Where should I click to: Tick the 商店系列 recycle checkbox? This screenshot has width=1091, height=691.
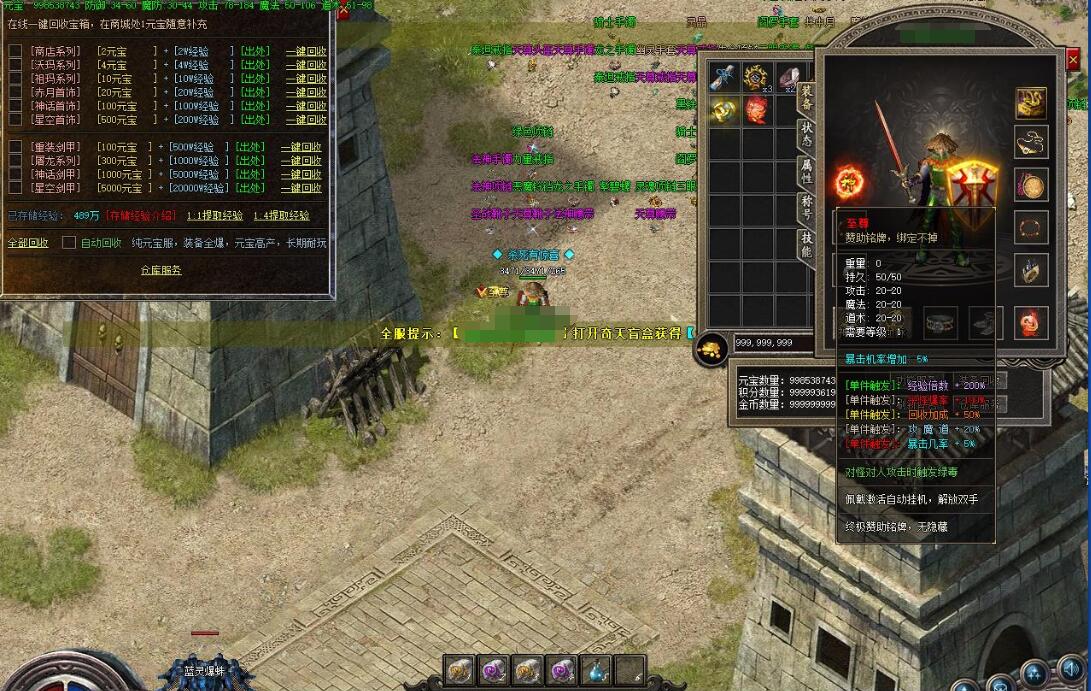(x=15, y=50)
